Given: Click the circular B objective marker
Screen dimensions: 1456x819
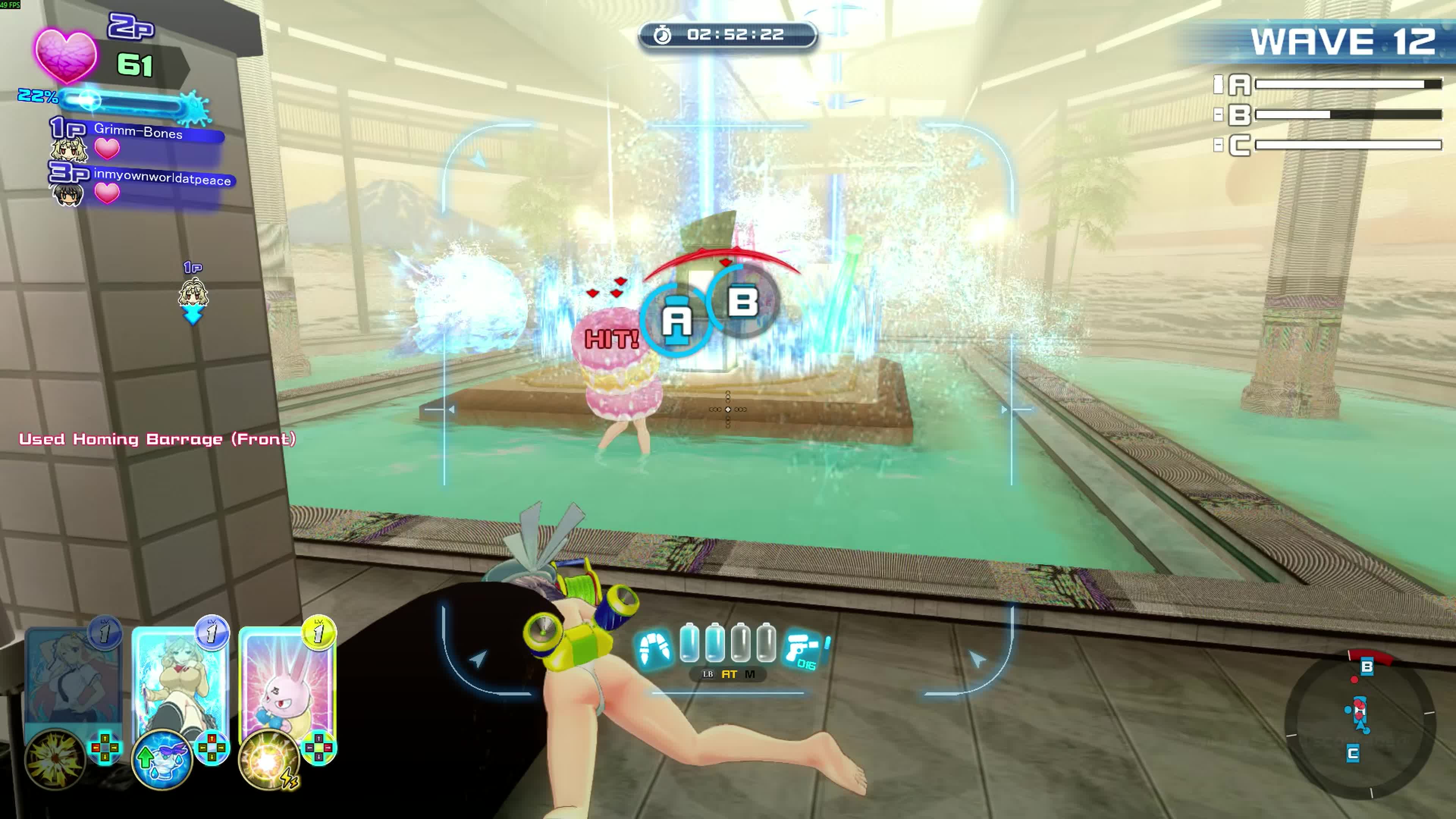Looking at the screenshot, I should click(x=743, y=302).
